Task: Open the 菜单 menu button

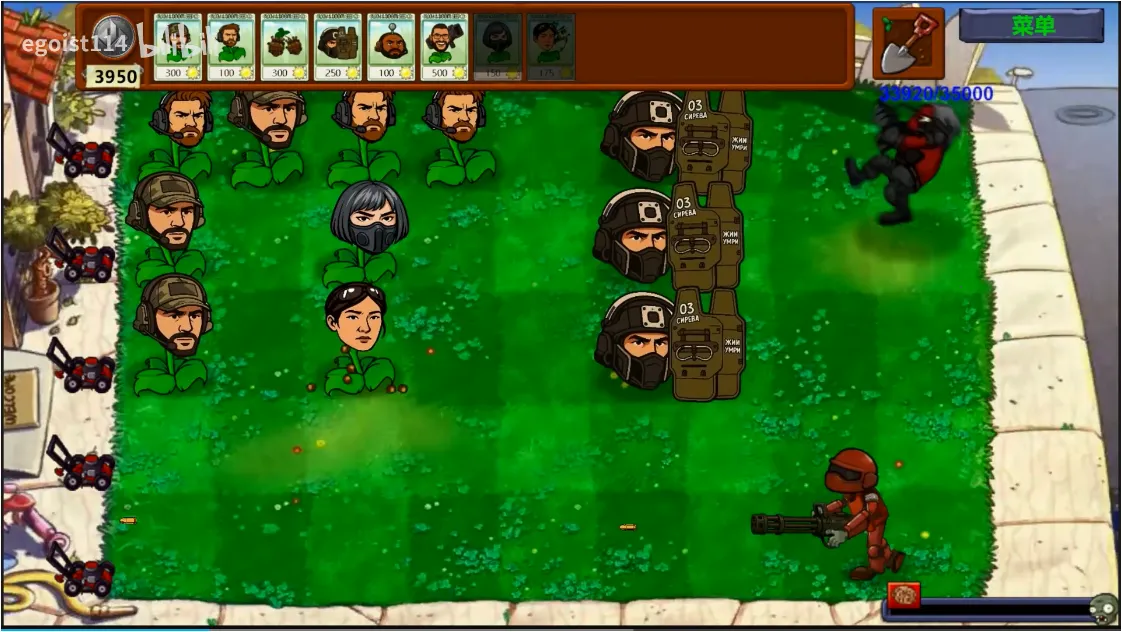Action: tap(1031, 26)
